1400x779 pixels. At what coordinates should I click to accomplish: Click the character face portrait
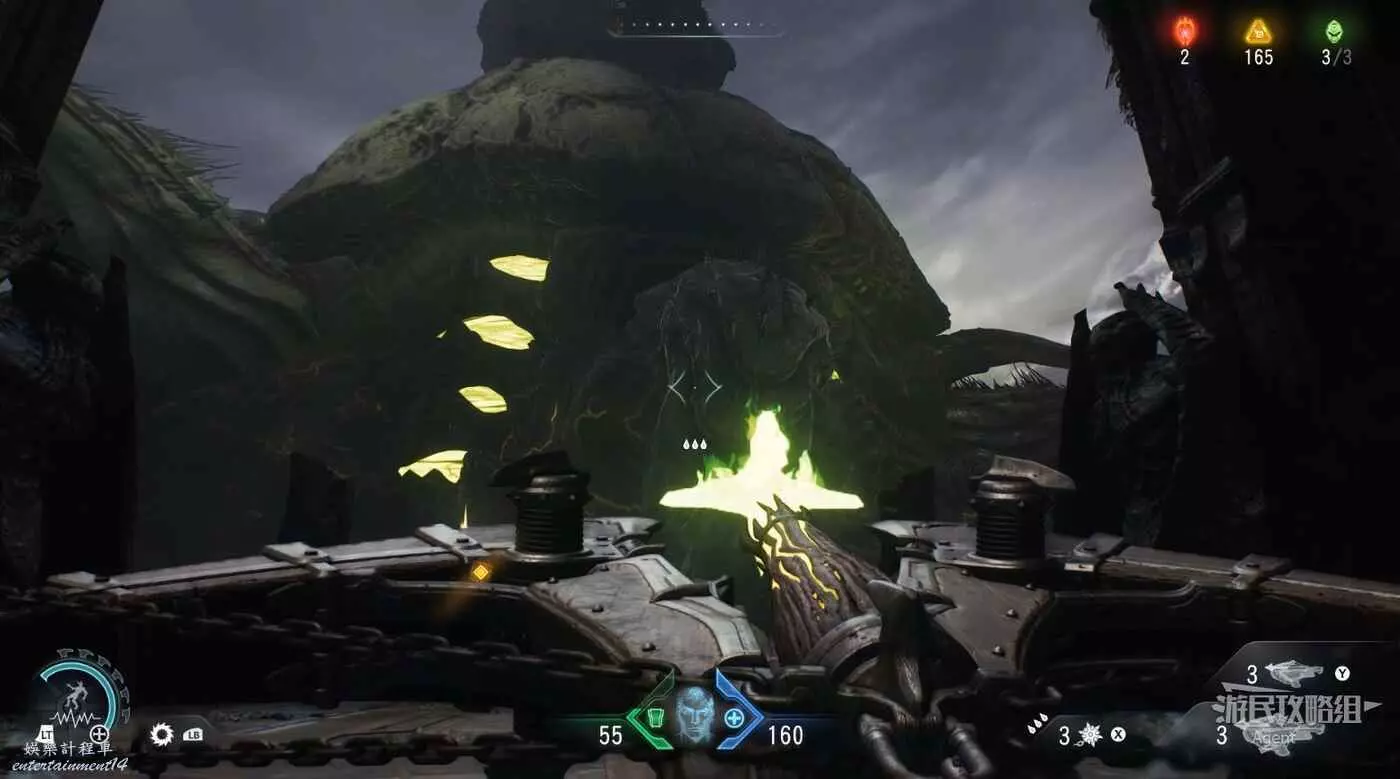(694, 716)
